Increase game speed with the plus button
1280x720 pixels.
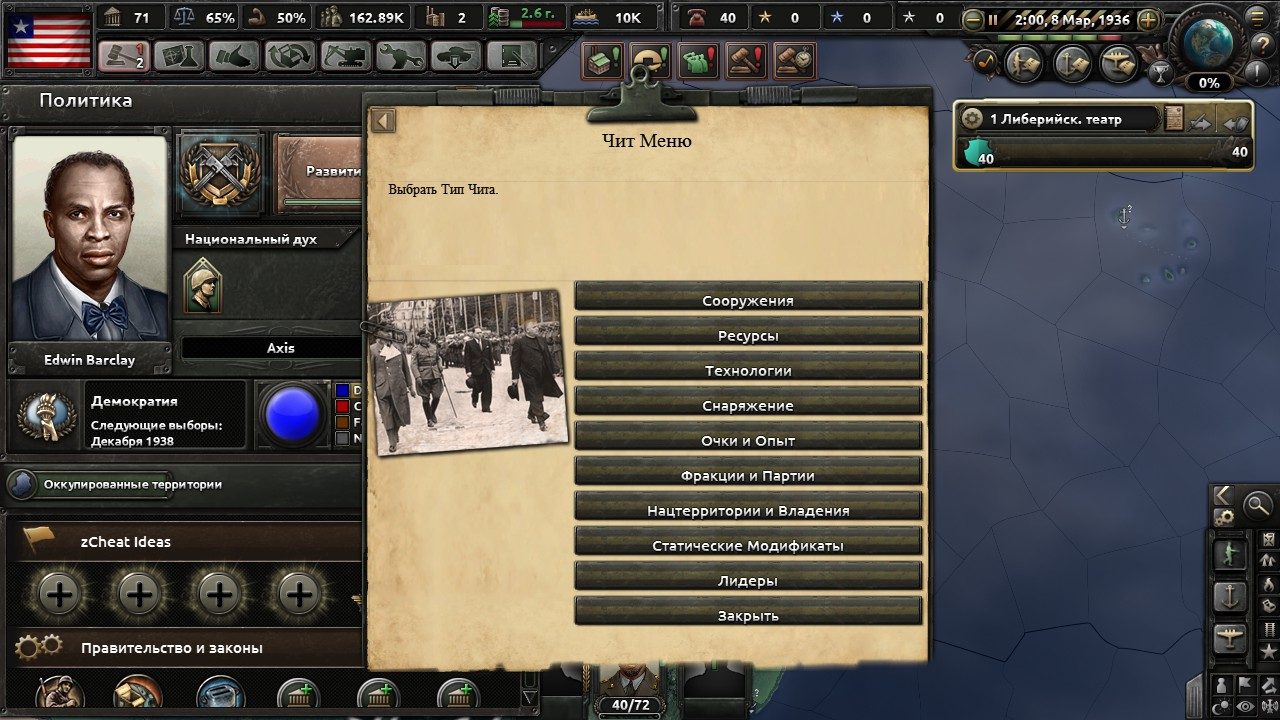1148,19
